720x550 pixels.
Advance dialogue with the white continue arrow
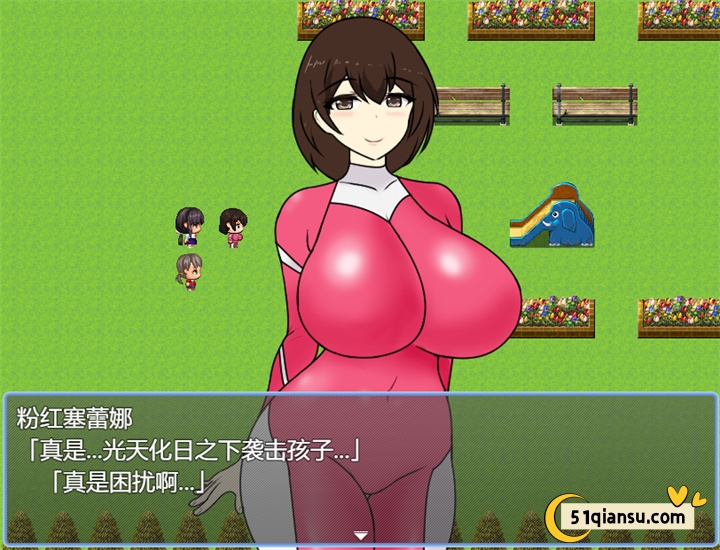[361, 536]
